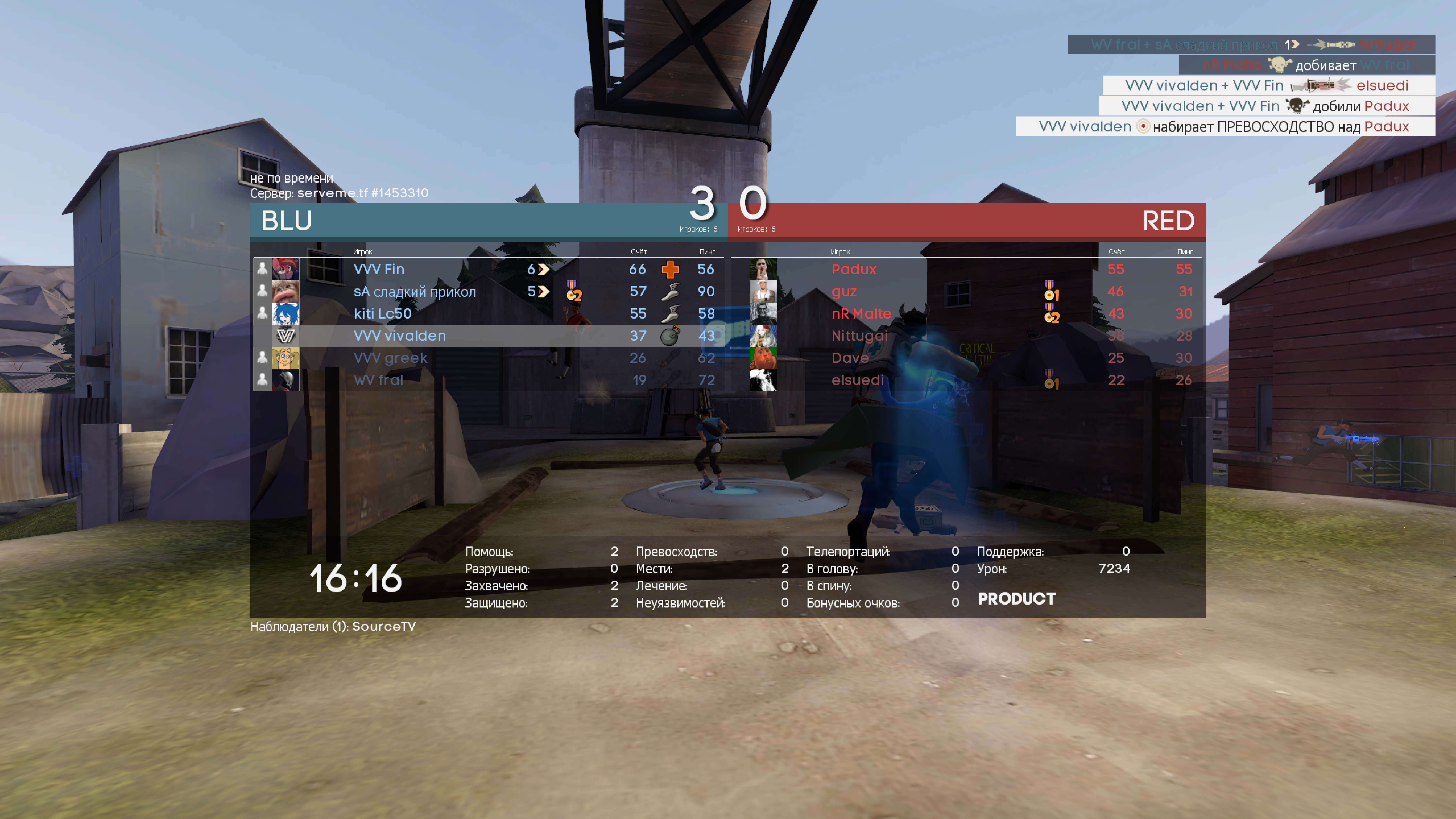Open VVV Fin's avatar thumbnail
Viewport: 1456px width, 819px height.
click(285, 269)
